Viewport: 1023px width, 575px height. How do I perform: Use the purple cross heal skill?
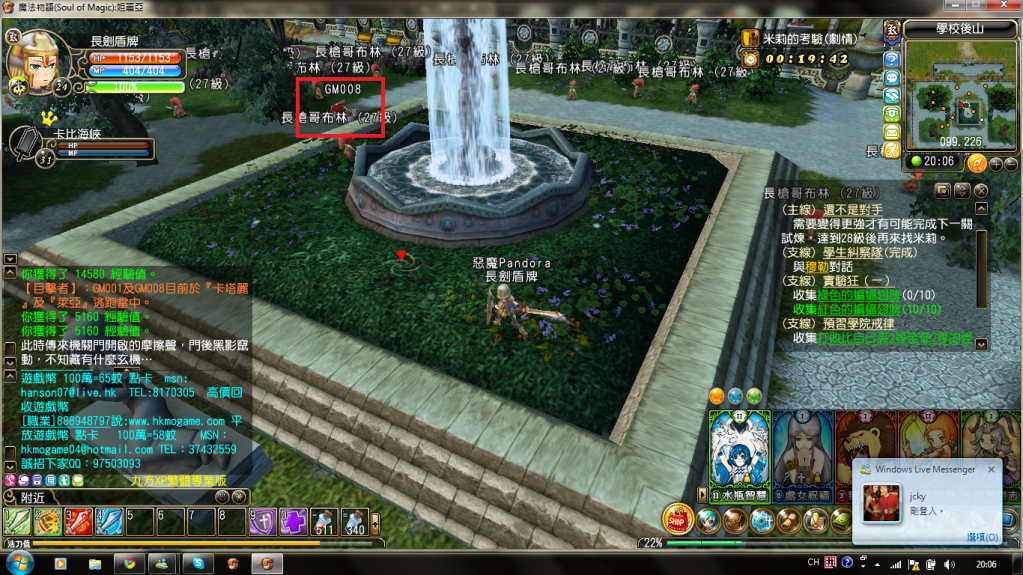[293, 521]
